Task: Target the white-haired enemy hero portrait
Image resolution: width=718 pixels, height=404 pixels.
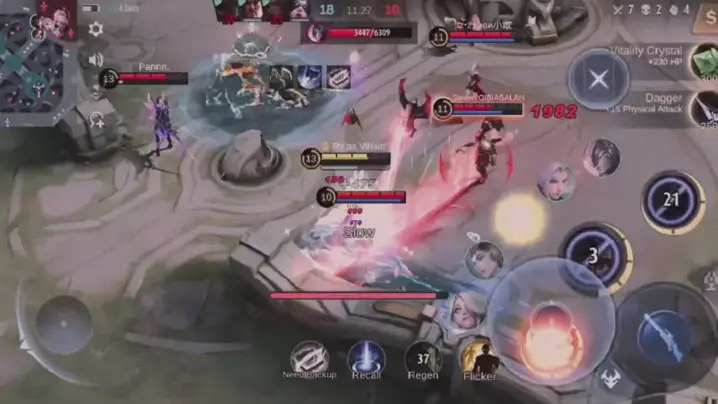Action: click(x=556, y=183)
